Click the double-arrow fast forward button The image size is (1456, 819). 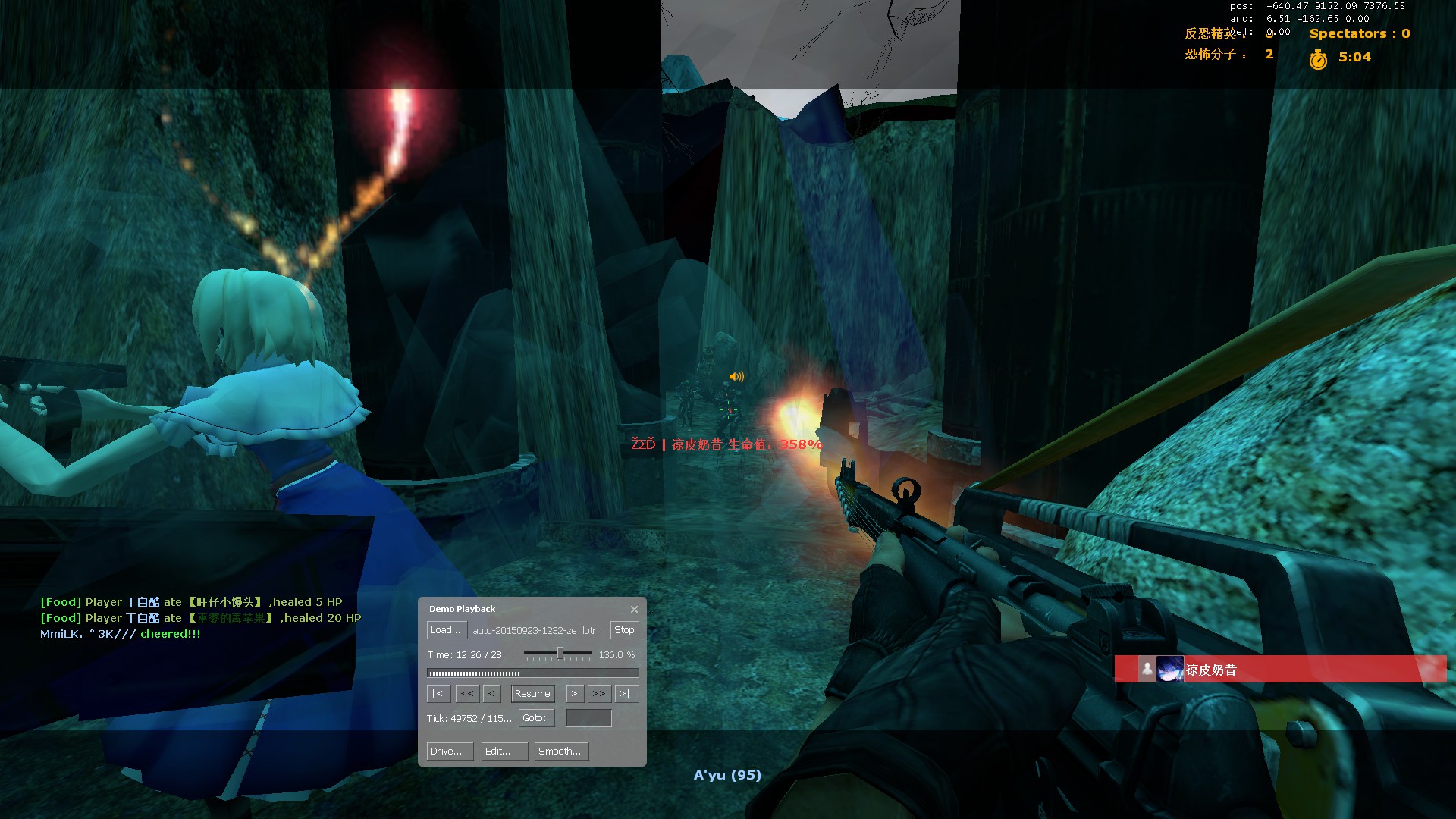pos(599,694)
